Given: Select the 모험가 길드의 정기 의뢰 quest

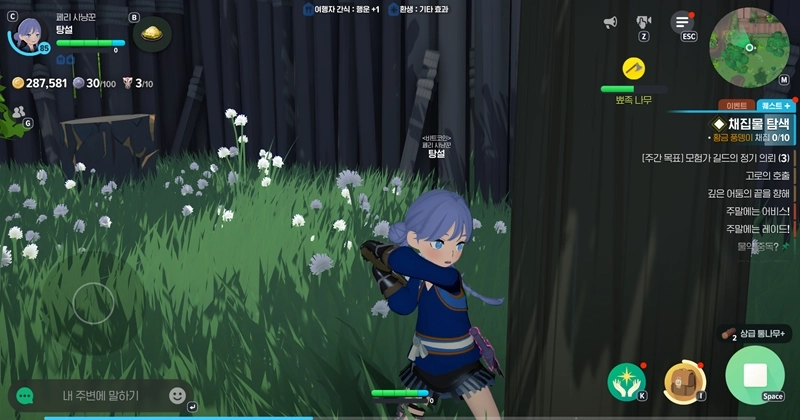Looking at the screenshot, I should coord(714,158).
